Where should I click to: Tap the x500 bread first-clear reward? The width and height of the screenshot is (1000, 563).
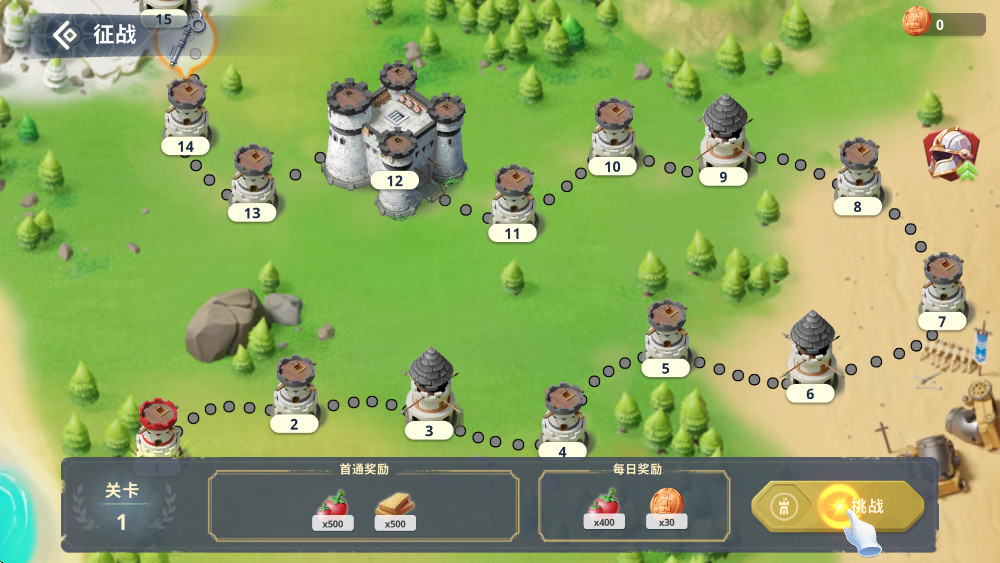coord(395,507)
